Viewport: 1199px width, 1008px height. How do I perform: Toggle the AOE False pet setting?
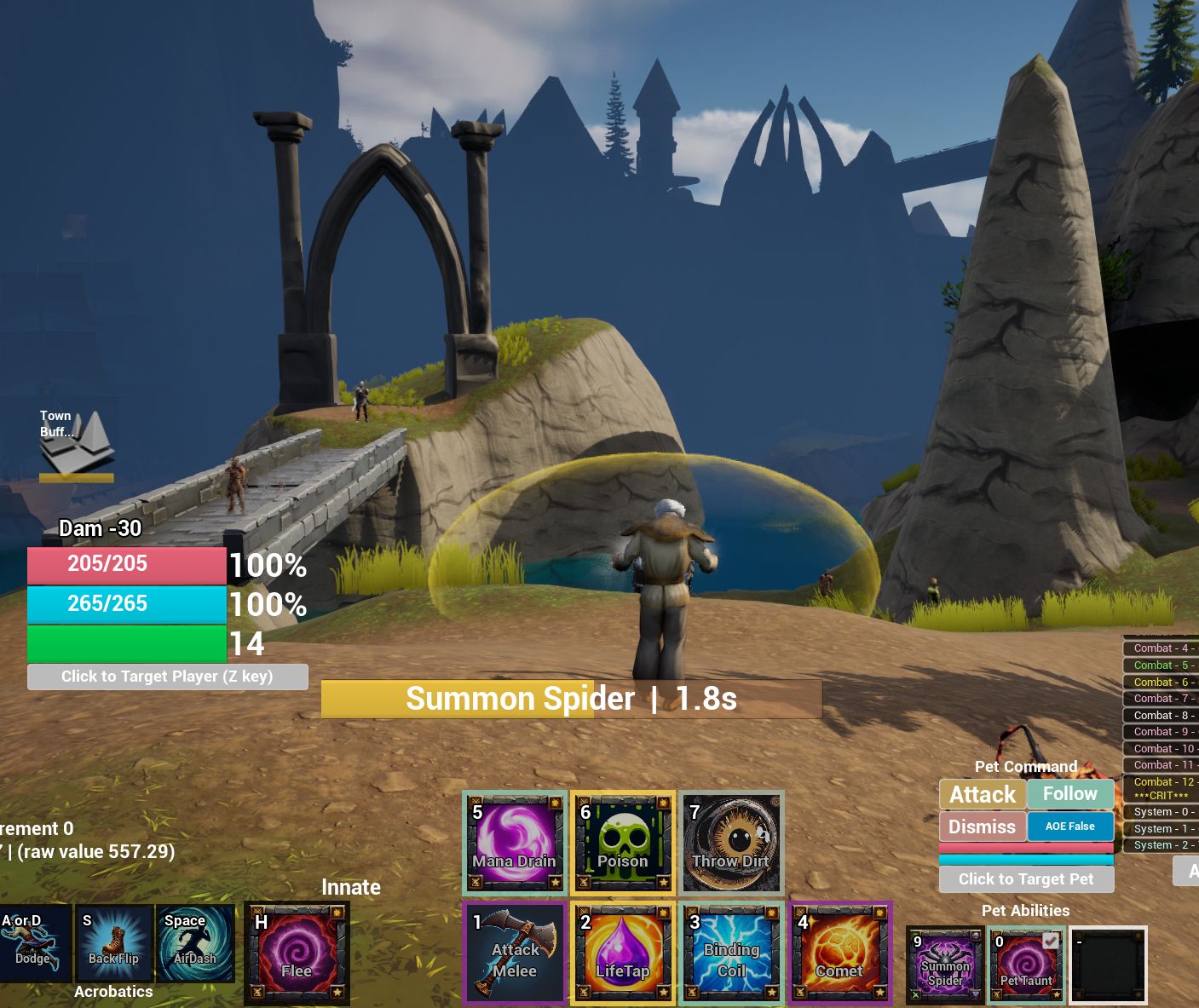click(x=1070, y=827)
